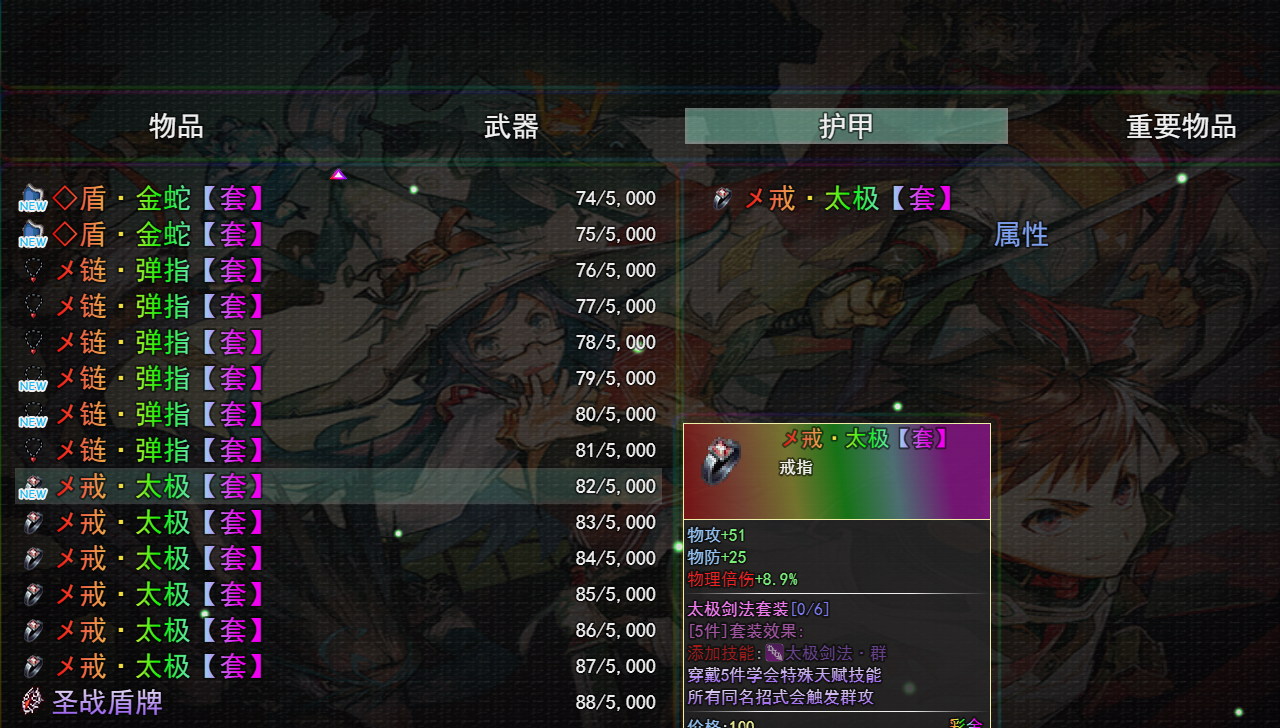The width and height of the screenshot is (1280, 728).
Task: Click the 〆链·弹指 necklace icon priced 76
Action: [x=32, y=269]
